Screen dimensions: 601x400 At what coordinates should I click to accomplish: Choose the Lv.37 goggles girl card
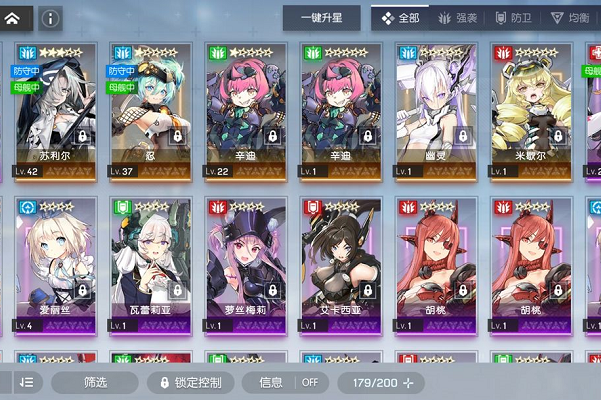pos(148,110)
